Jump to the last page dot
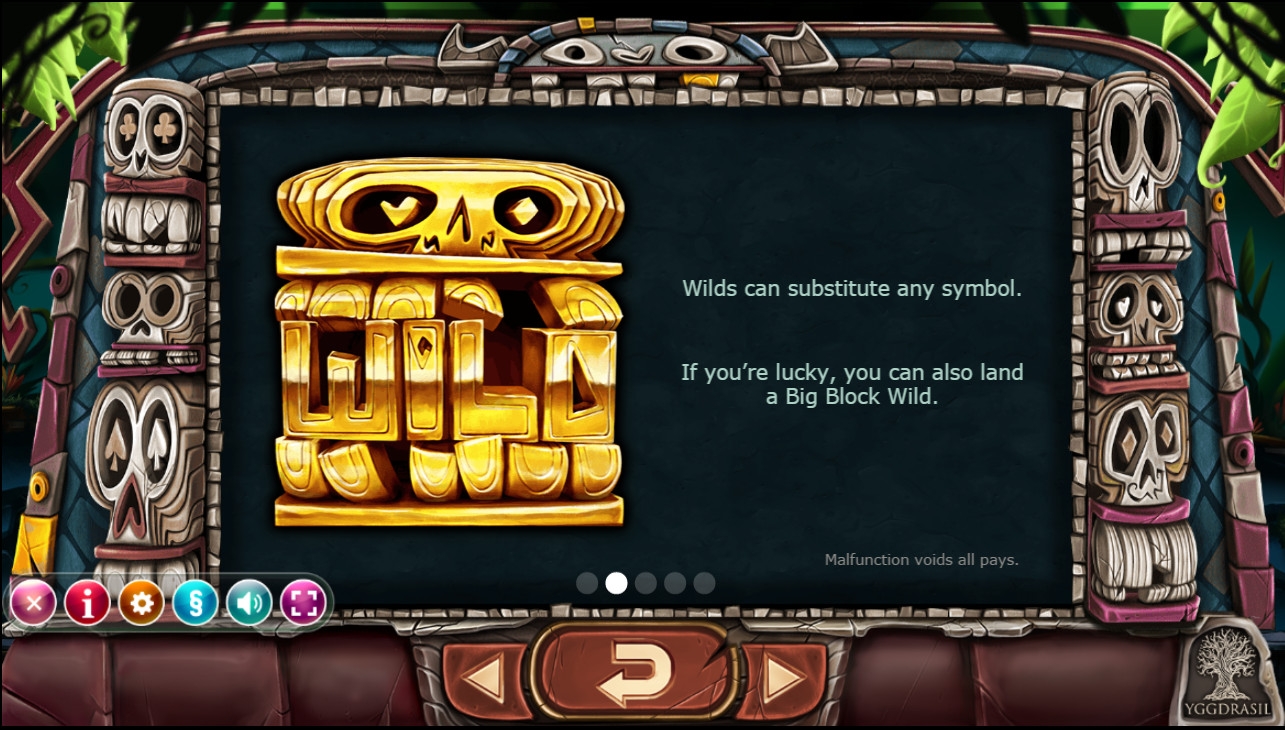Screen dimensions: 1285x730 click(x=704, y=583)
